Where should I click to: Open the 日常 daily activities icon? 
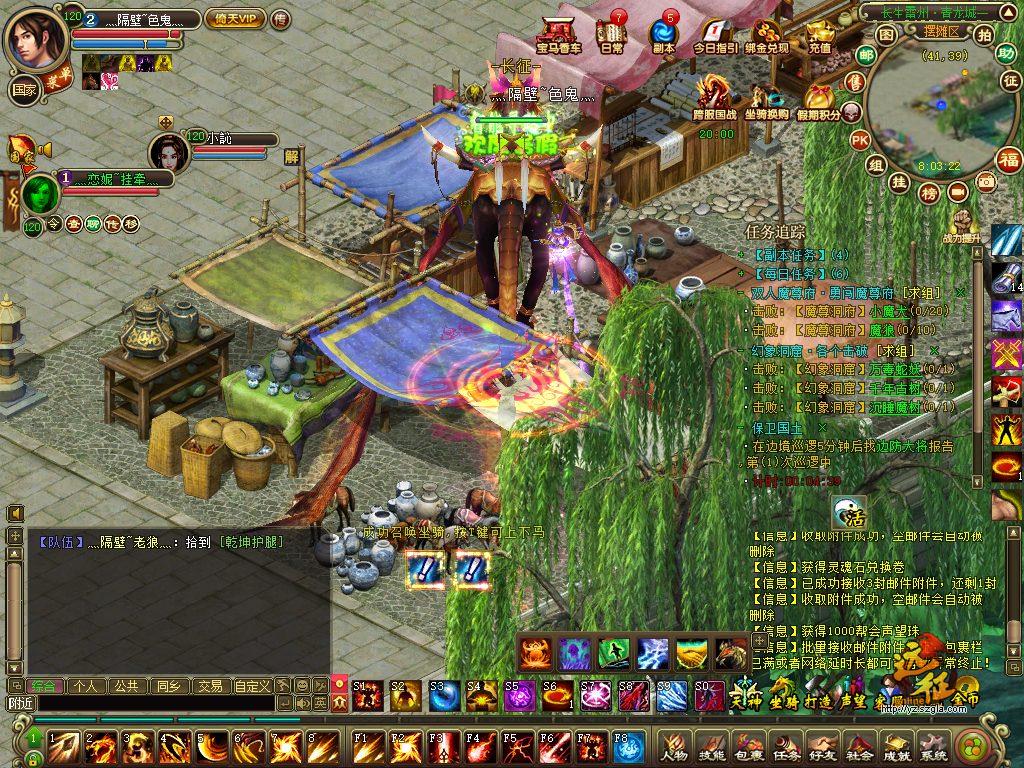pos(612,35)
